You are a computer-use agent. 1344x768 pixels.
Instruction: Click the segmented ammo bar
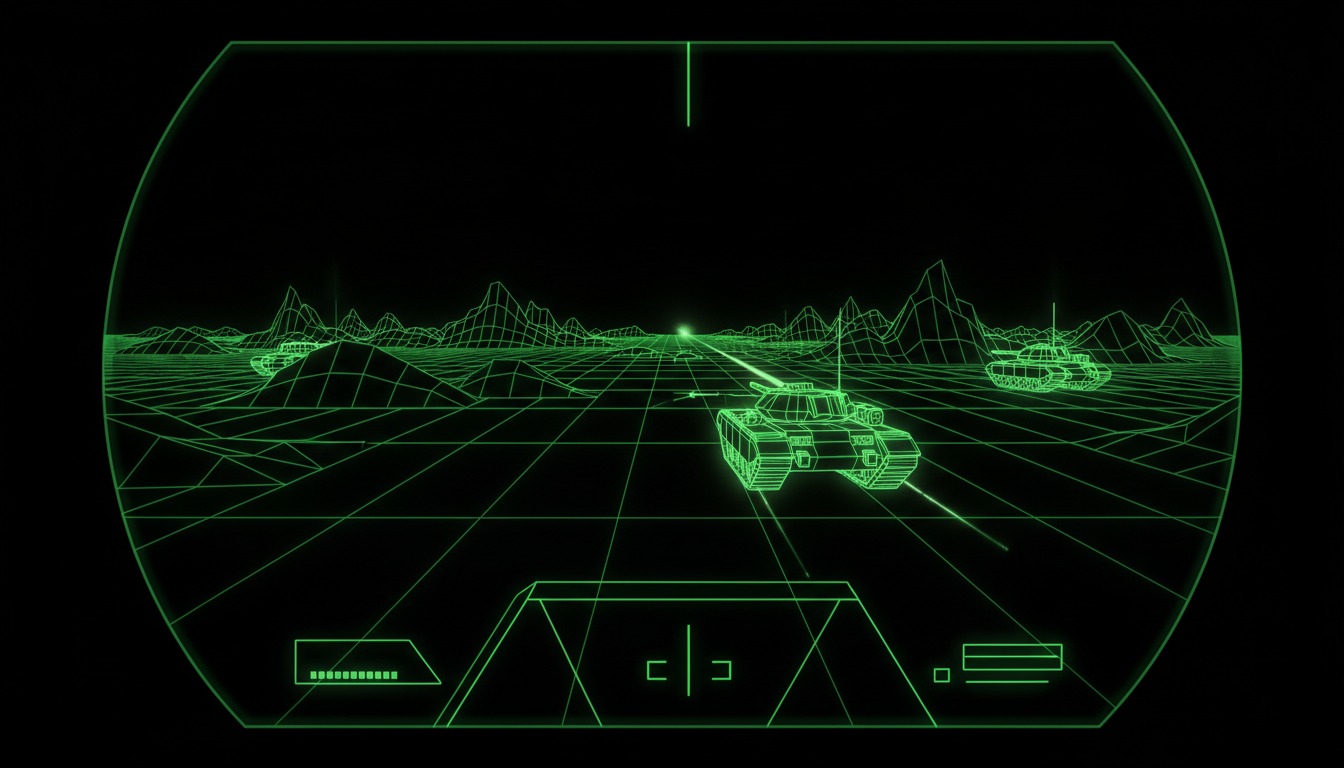pyautogui.click(x=353, y=675)
